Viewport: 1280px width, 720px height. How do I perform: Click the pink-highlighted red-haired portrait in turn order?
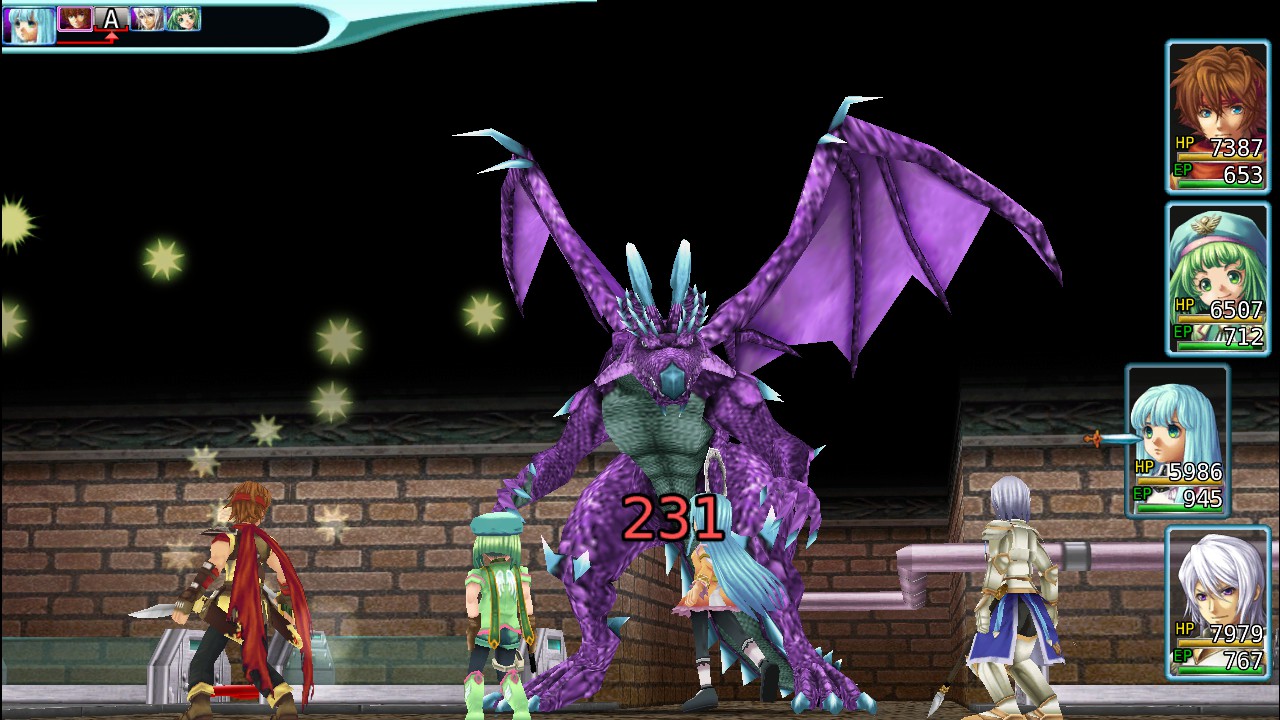(x=75, y=20)
